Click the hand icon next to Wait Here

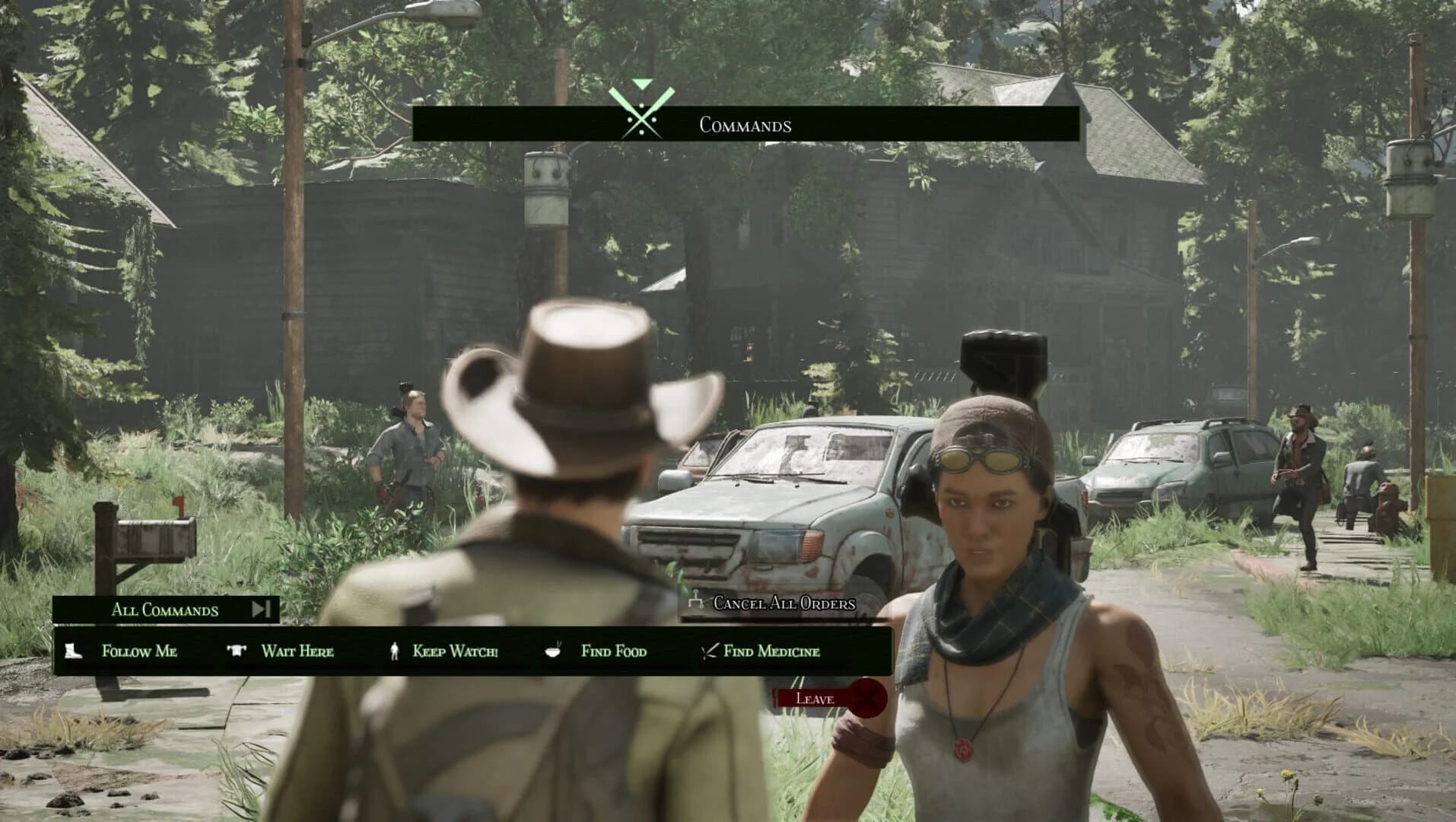(x=236, y=651)
